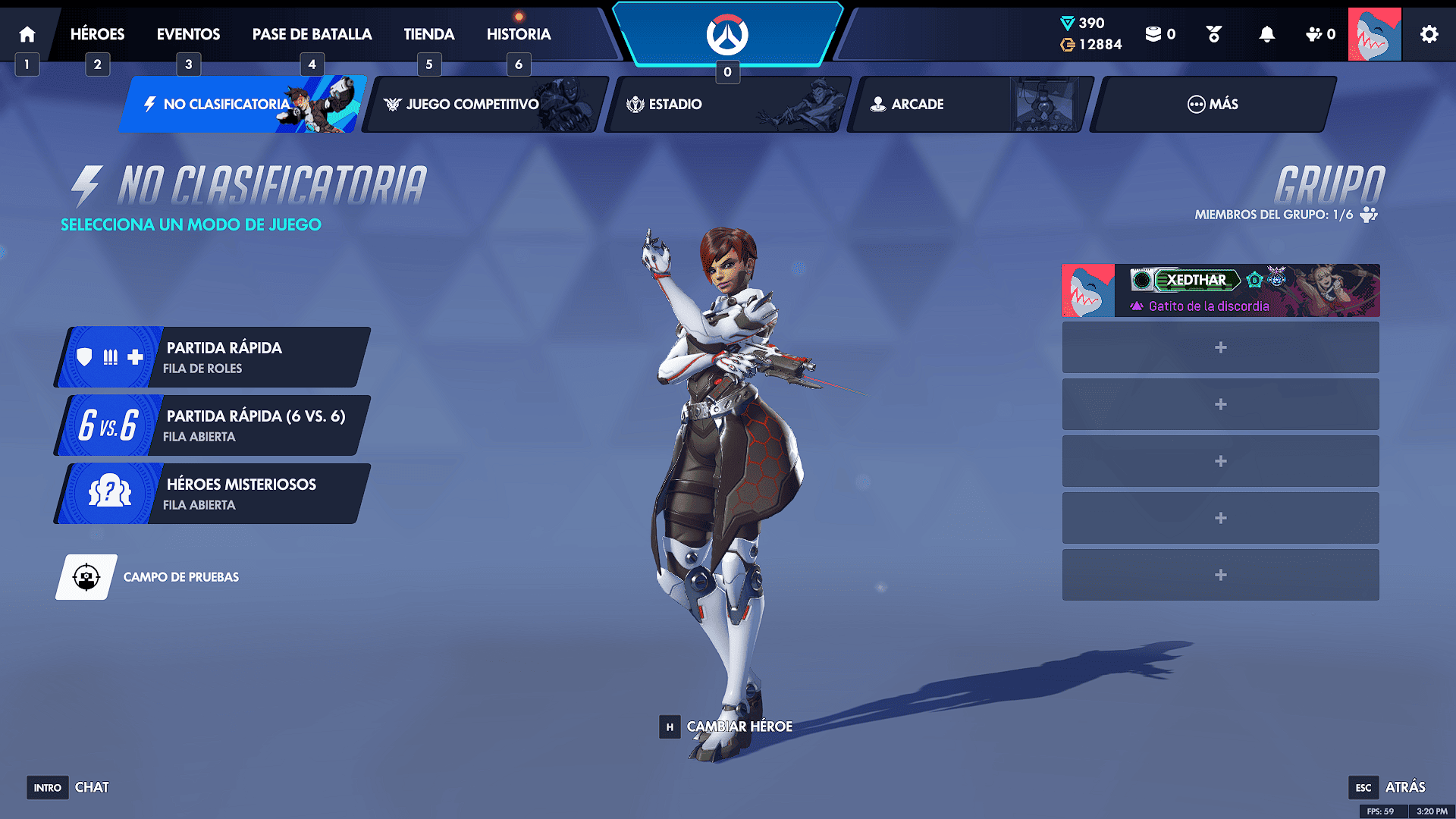Select the No Clasificatoria tab

click(243, 105)
